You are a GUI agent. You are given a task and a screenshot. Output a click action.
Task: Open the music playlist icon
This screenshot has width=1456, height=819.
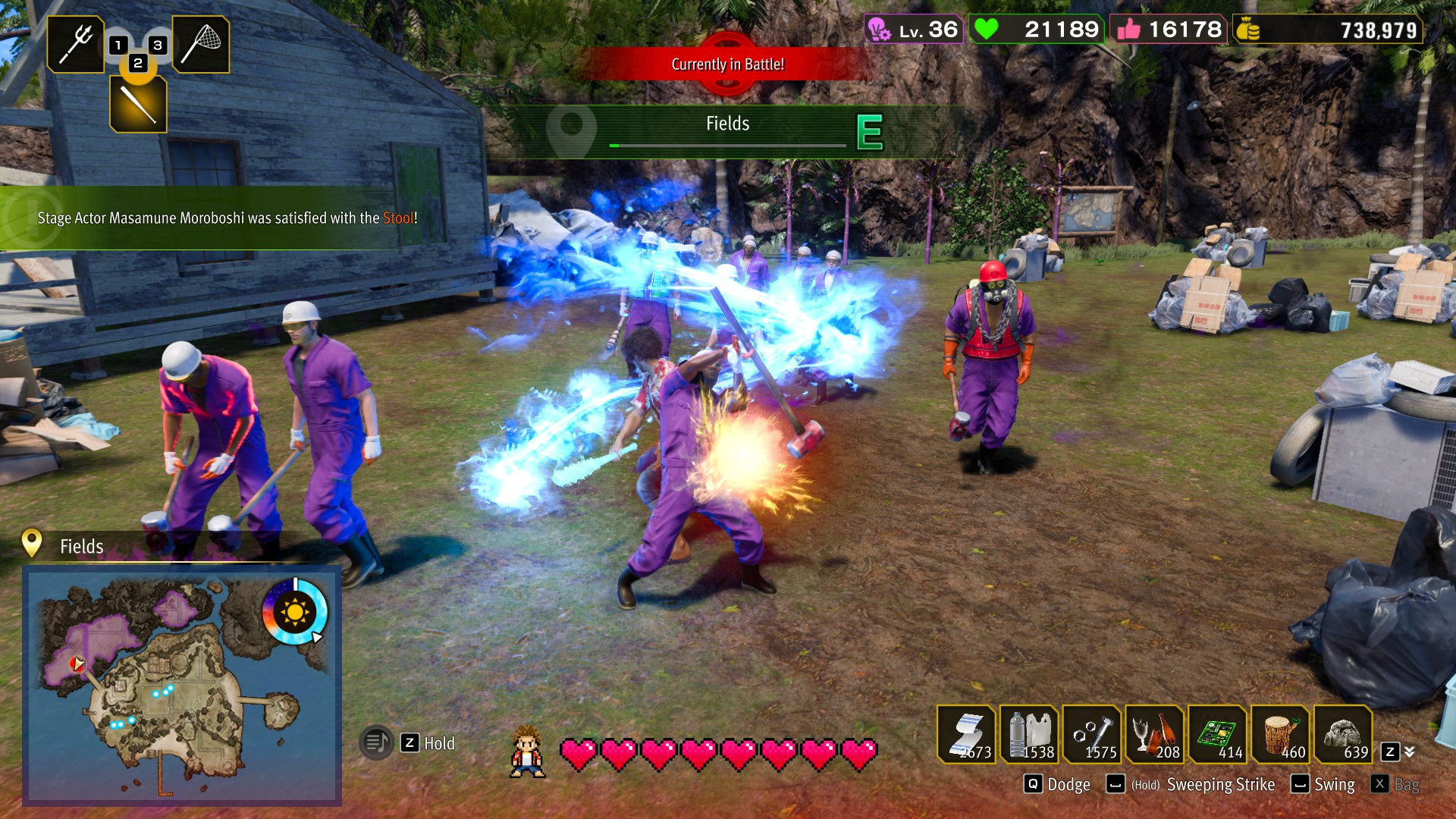click(x=376, y=742)
